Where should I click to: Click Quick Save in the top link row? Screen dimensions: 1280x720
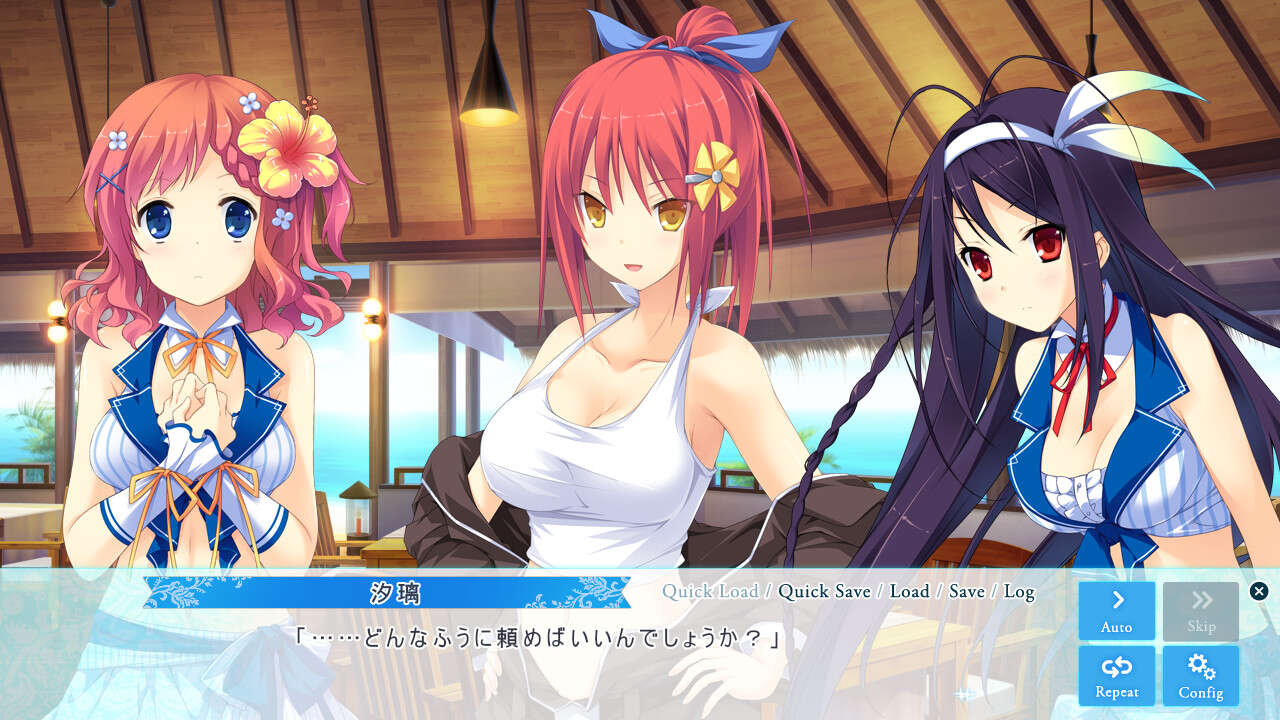pyautogui.click(x=824, y=592)
